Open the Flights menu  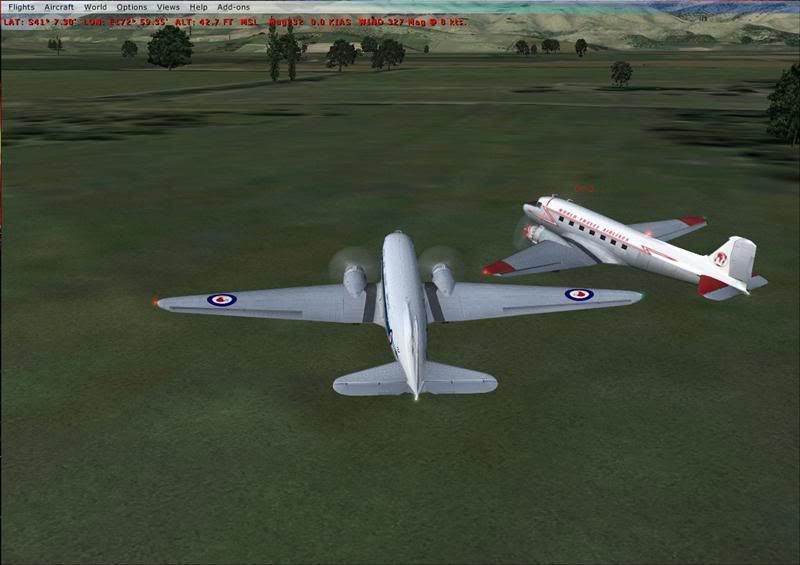[21, 7]
